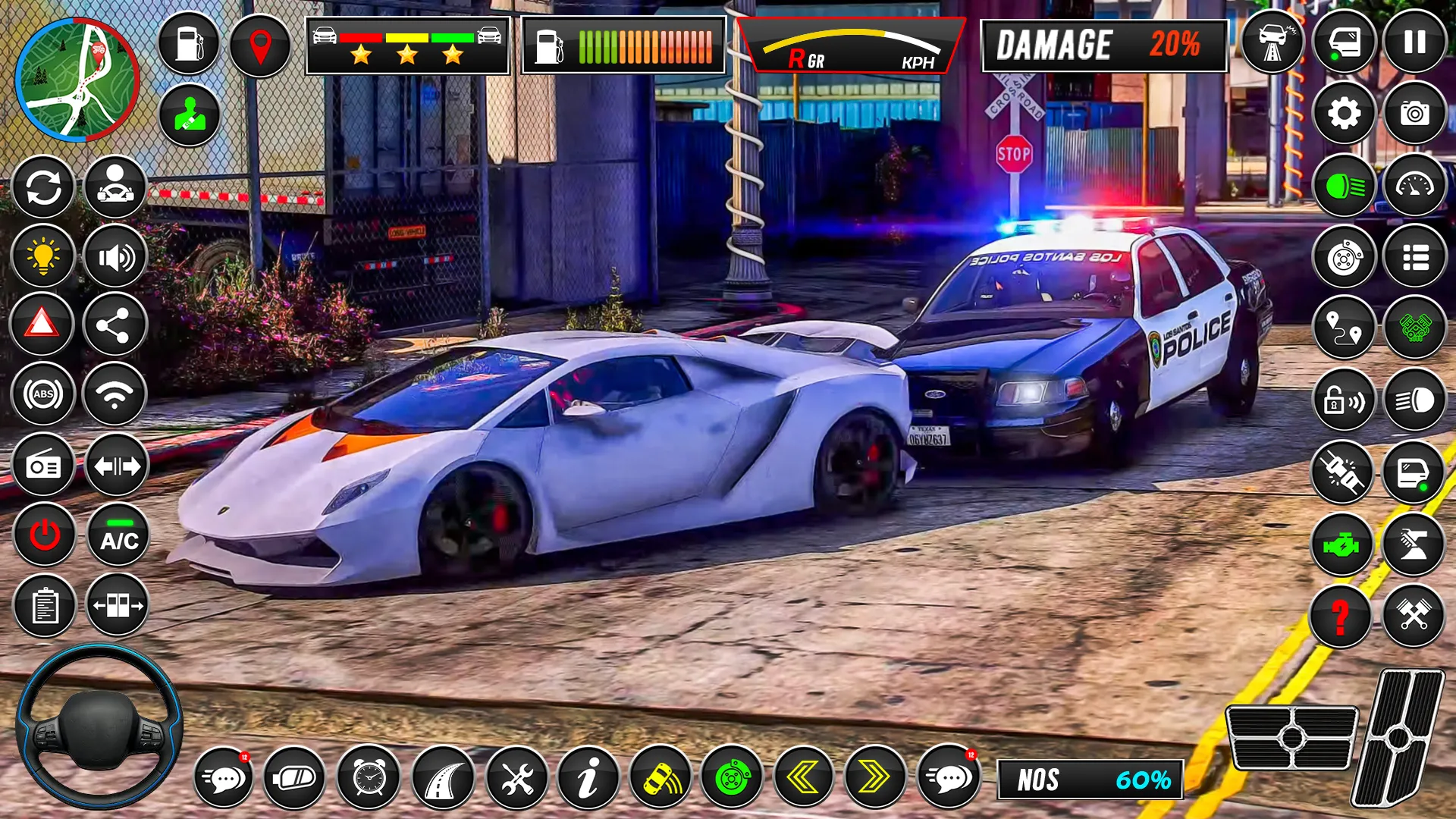
Task: Select the red map pin icon
Action: point(260,45)
